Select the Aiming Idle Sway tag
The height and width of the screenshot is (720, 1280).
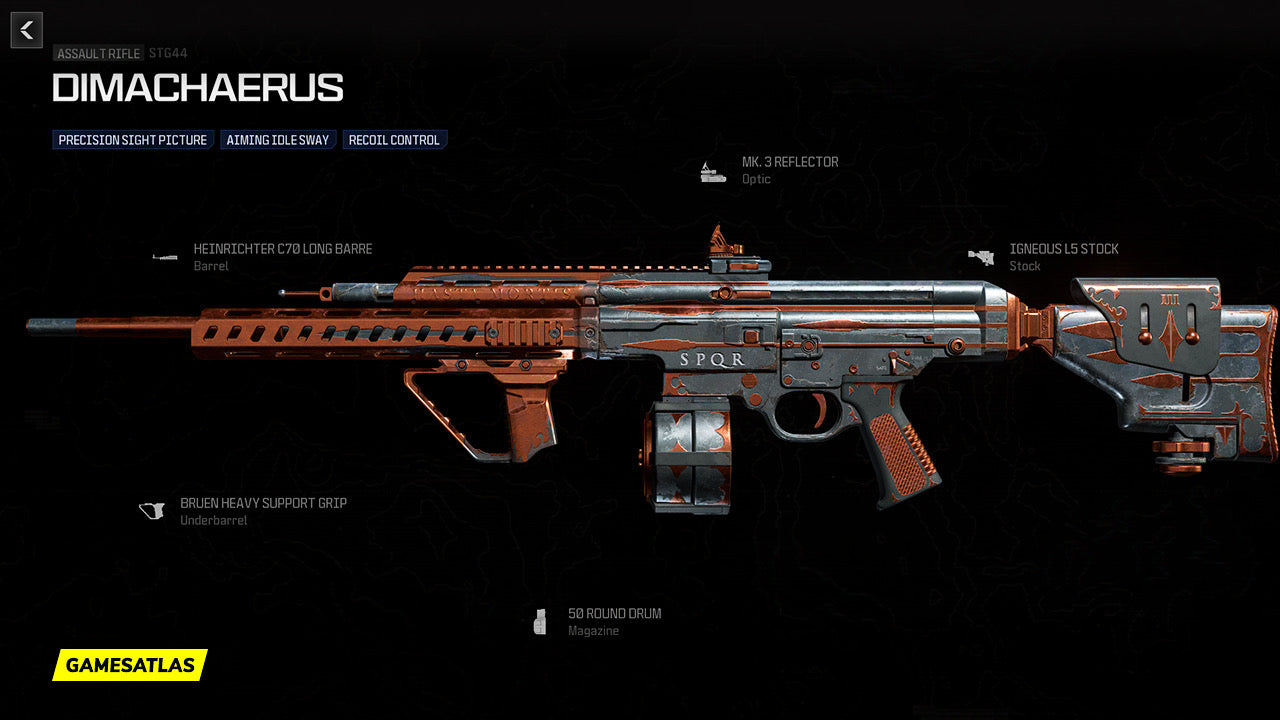(x=278, y=140)
